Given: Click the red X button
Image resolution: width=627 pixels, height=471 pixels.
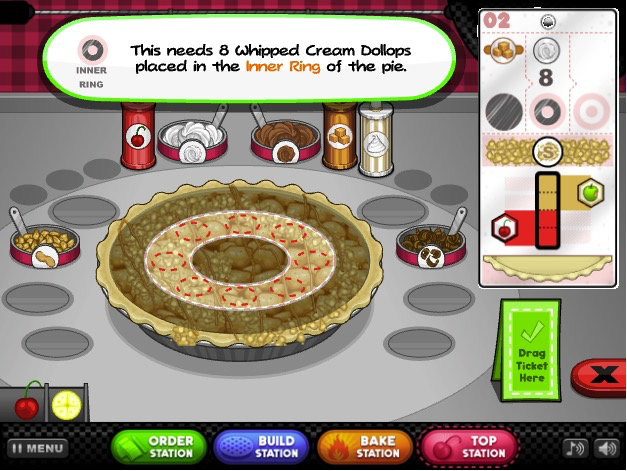Looking at the screenshot, I should pos(602,377).
